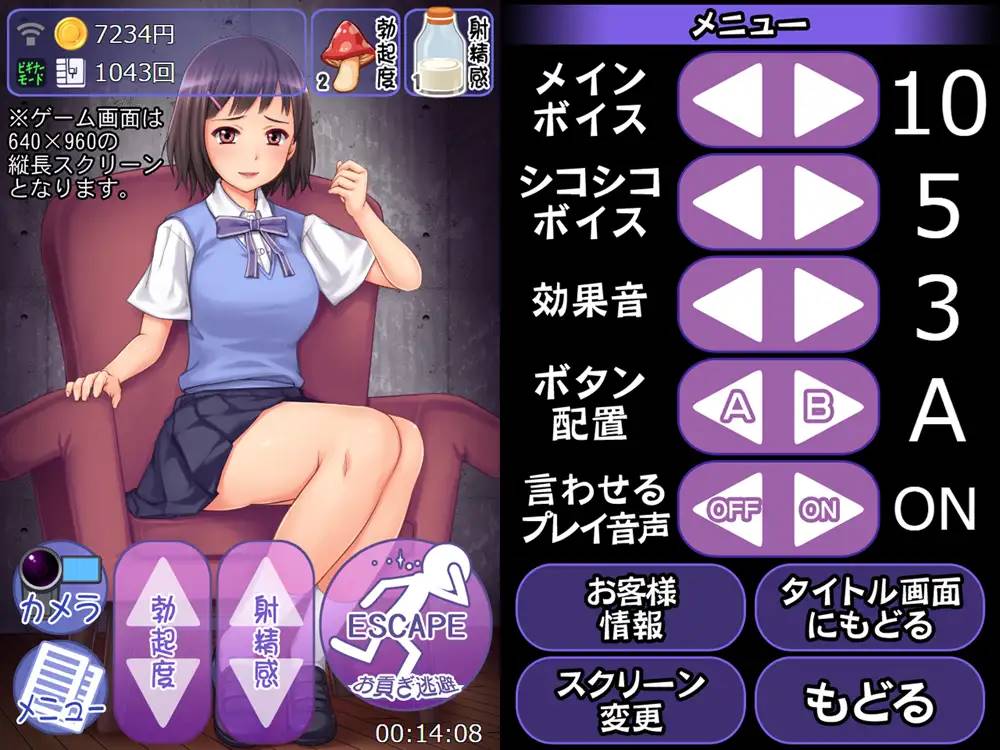Raise the 効果音 volume with the right arrow
The width and height of the screenshot is (1000, 750).
pyautogui.click(x=827, y=303)
